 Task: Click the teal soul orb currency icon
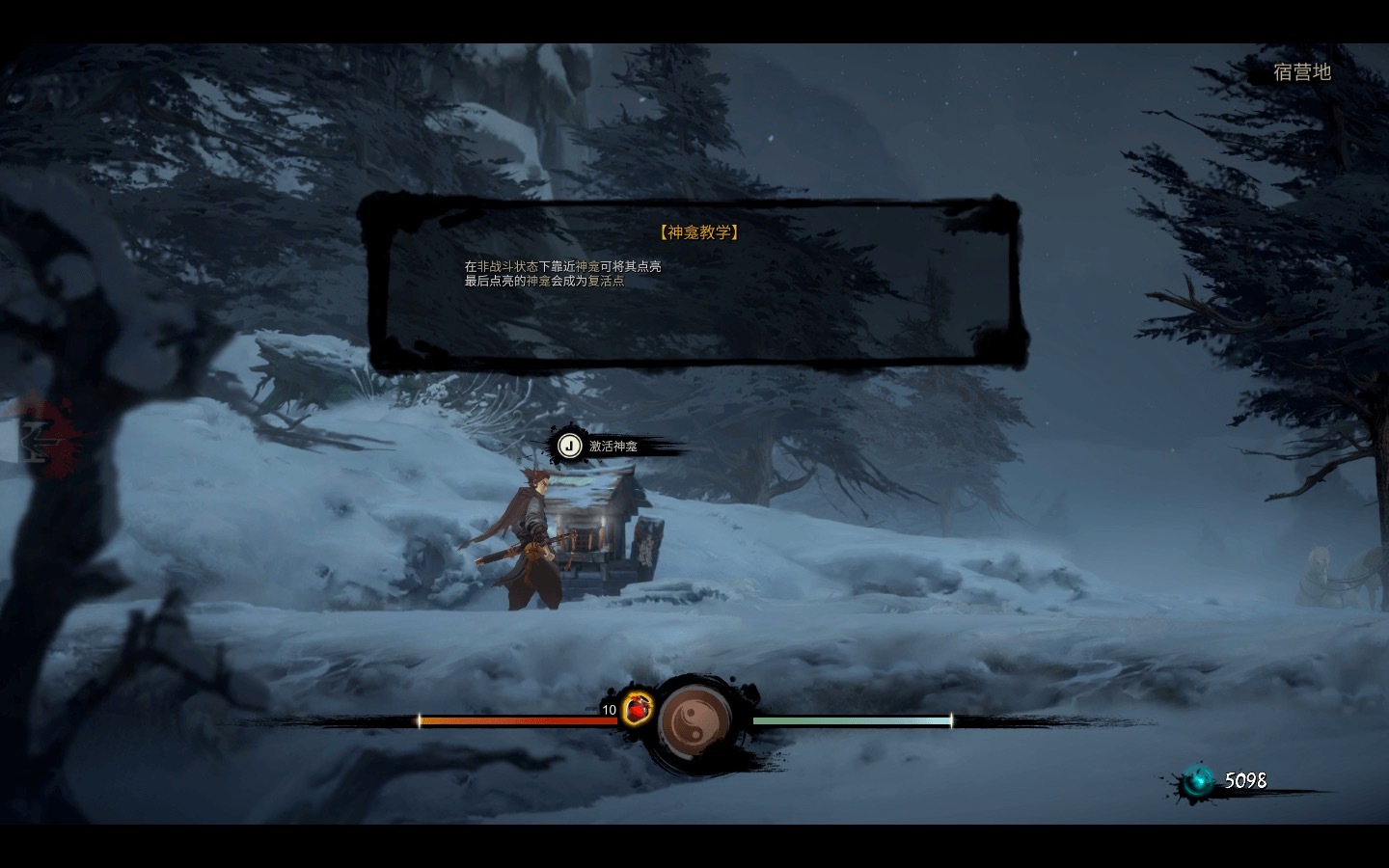click(1199, 780)
